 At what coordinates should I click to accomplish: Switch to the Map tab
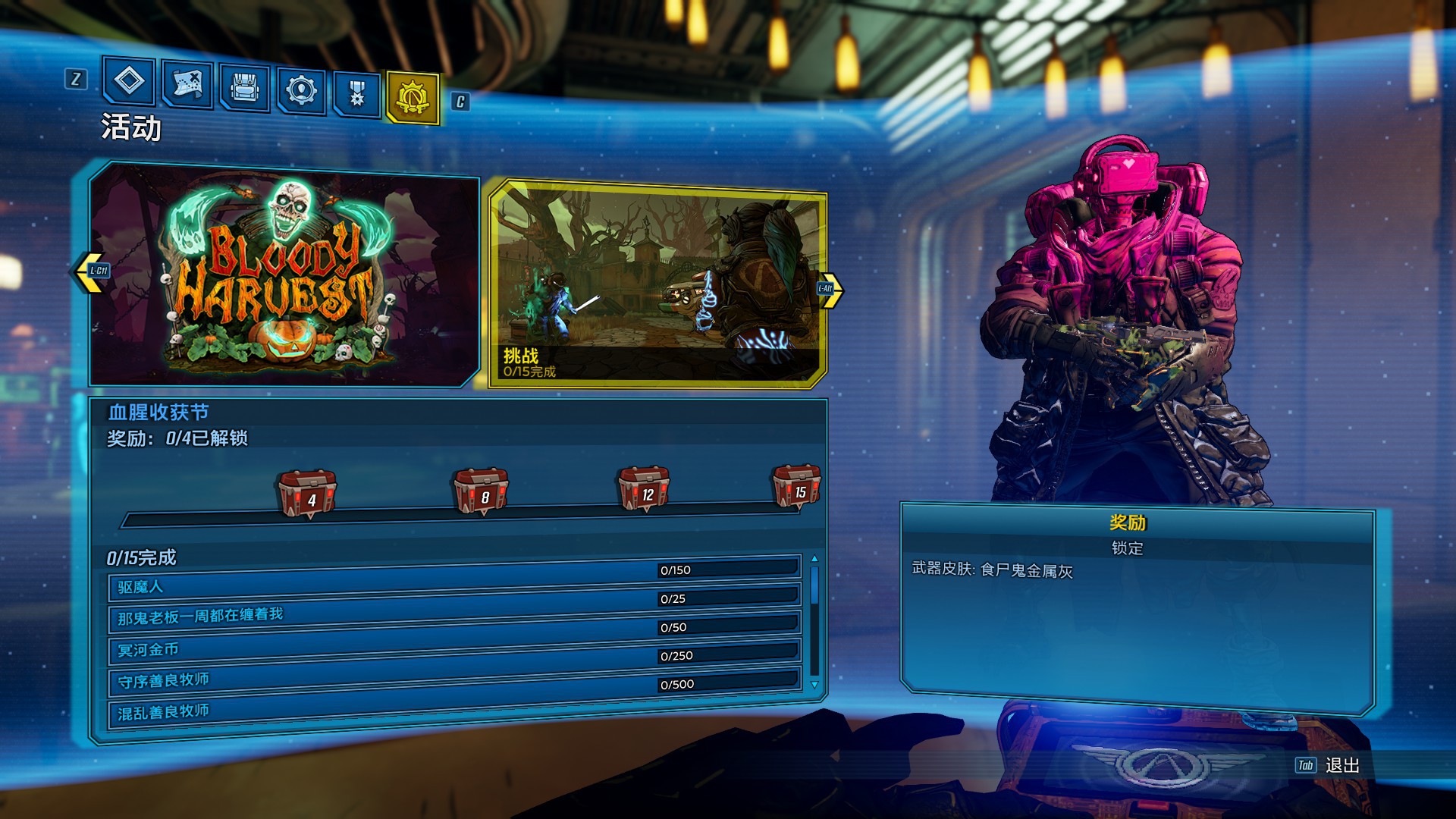coord(187,85)
